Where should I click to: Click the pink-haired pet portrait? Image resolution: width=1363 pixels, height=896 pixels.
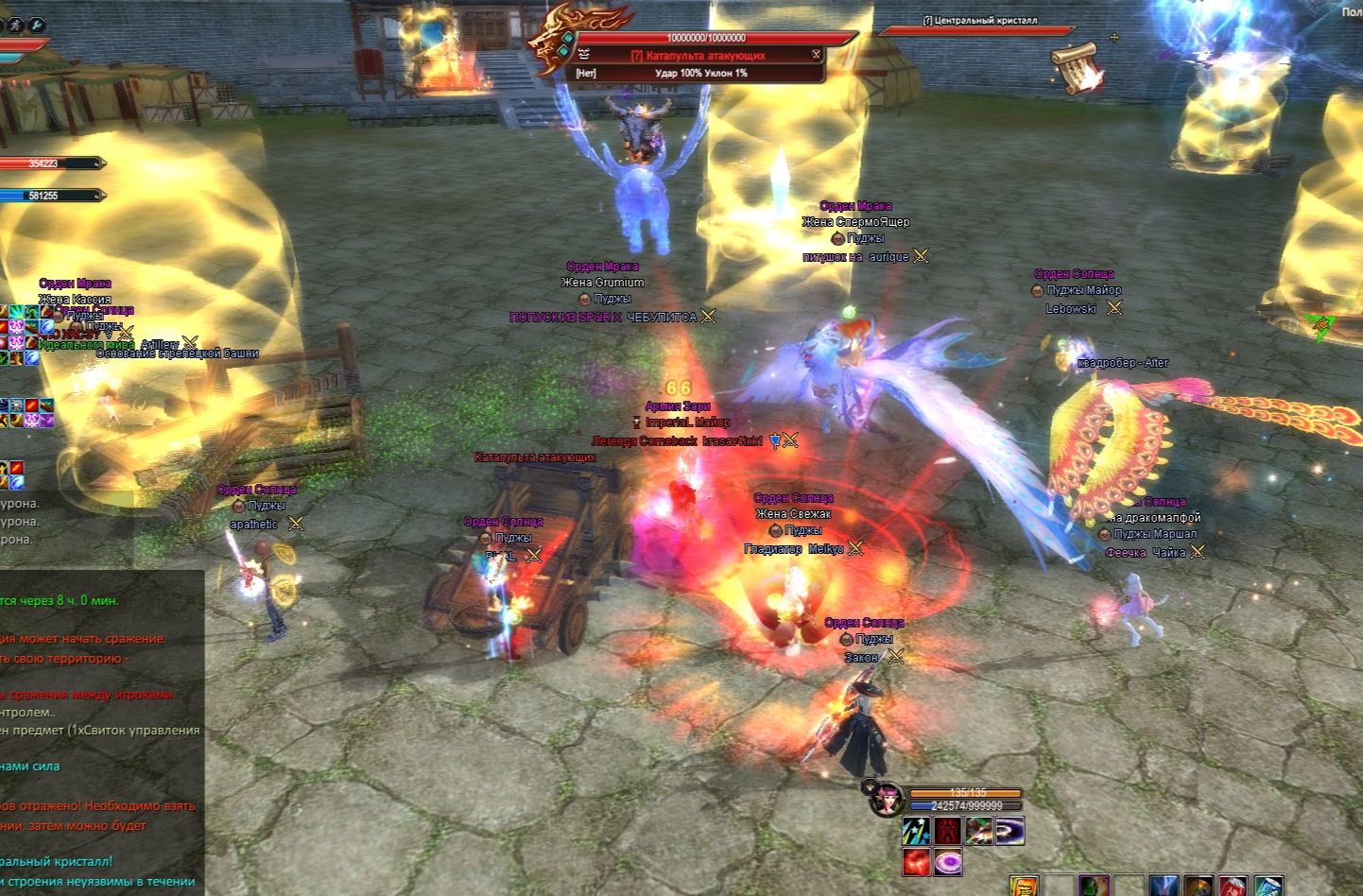tap(887, 800)
